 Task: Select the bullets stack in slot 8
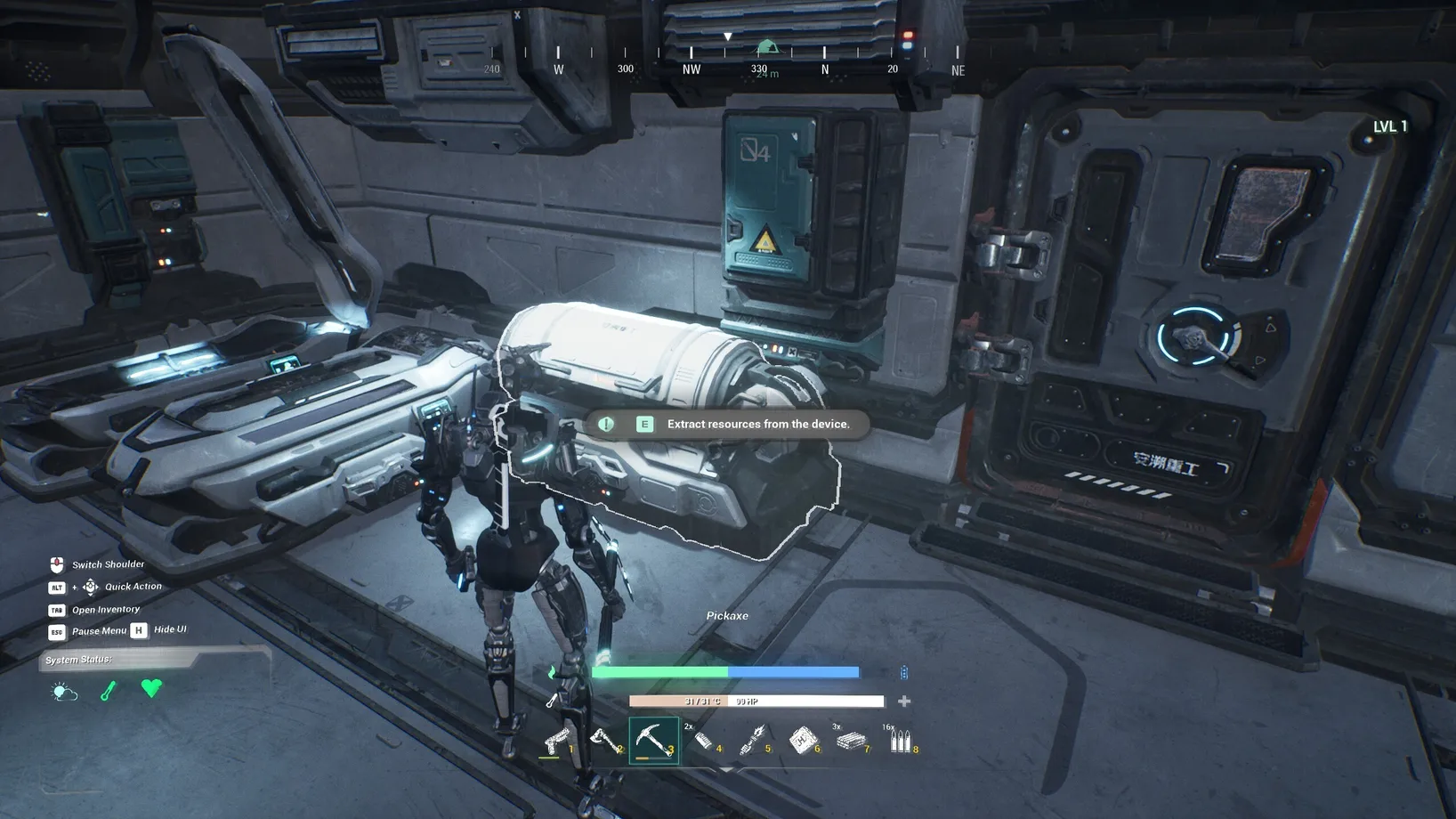coord(901,741)
